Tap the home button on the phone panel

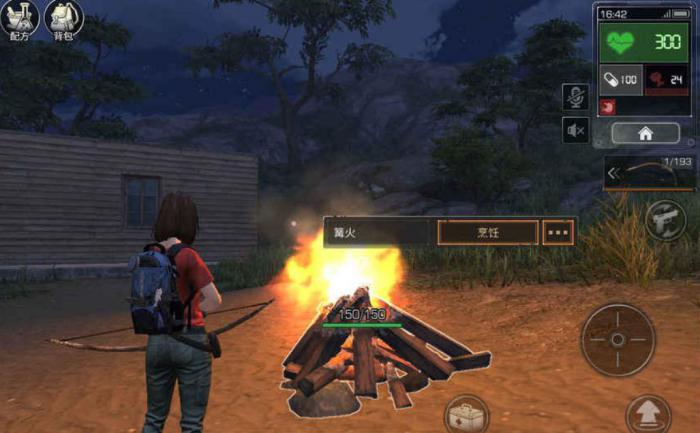click(645, 132)
